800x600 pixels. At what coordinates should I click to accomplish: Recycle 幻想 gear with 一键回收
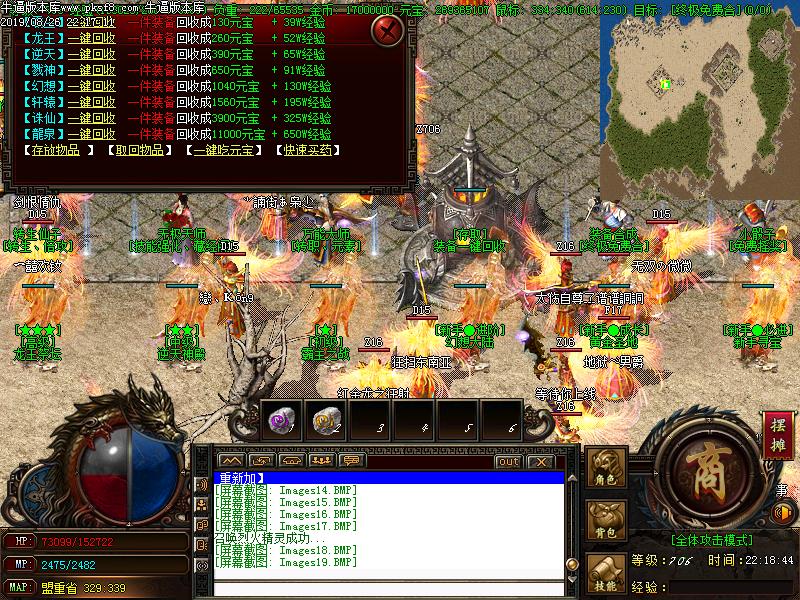click(x=91, y=86)
